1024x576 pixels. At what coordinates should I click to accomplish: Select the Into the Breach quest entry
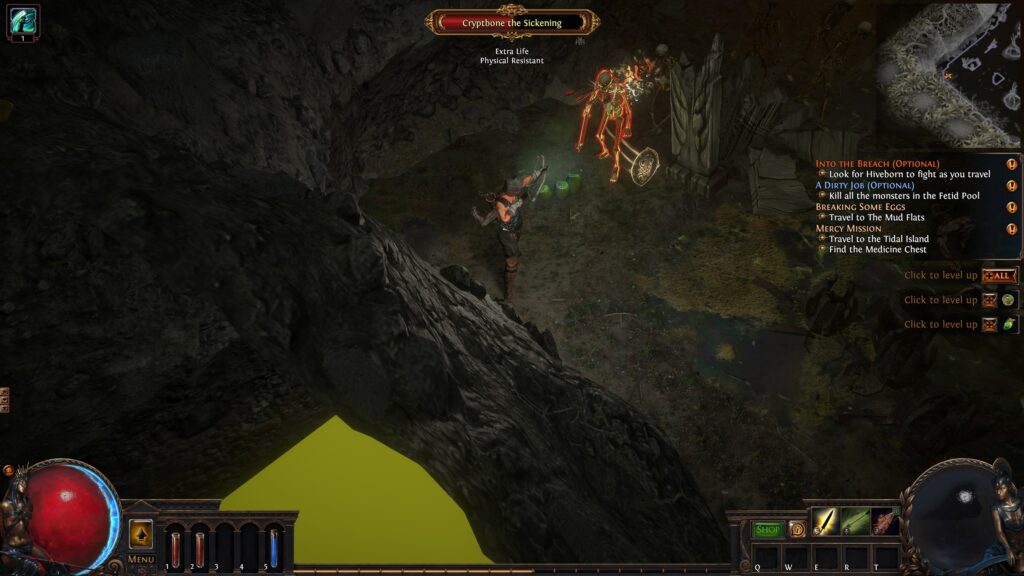[x=877, y=163]
